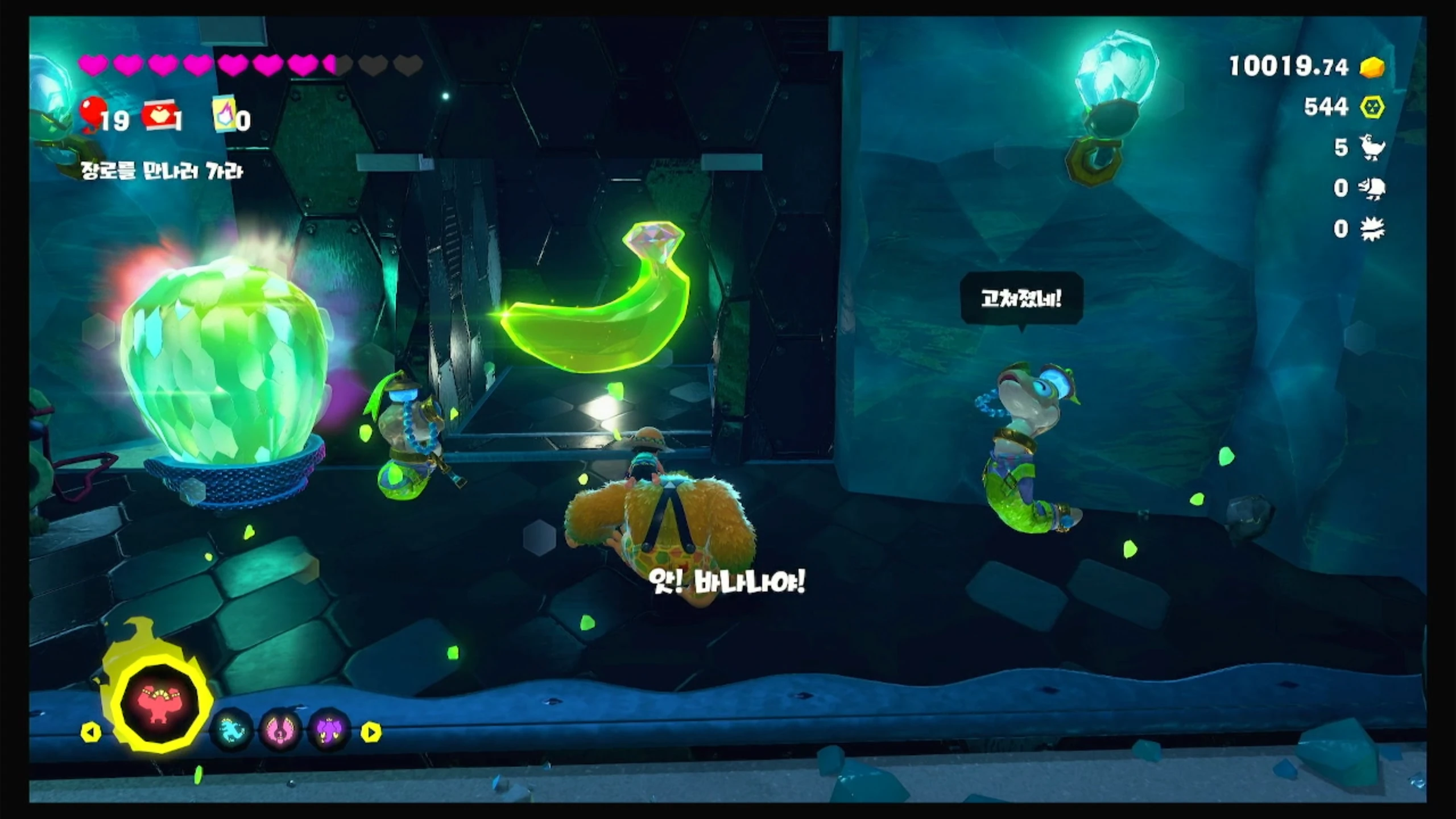Activate the purple Elephant Bananza icon
The width and height of the screenshot is (1456, 819).
tap(329, 730)
